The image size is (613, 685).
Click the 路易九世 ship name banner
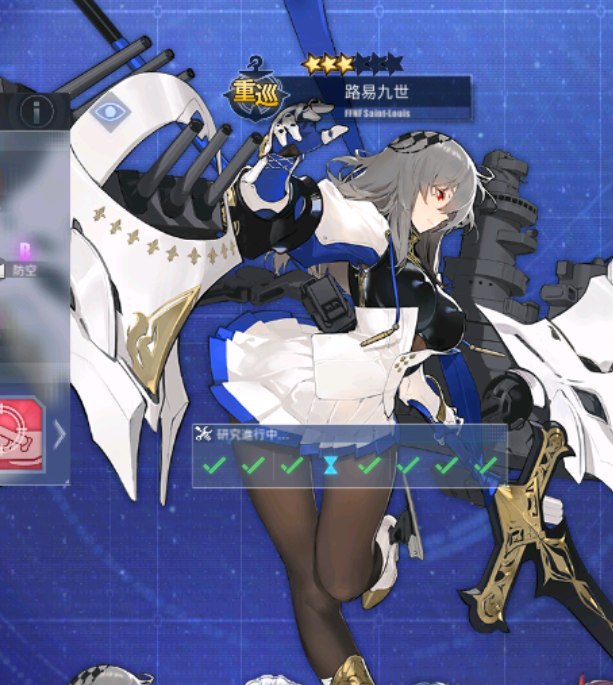pyautogui.click(x=375, y=94)
